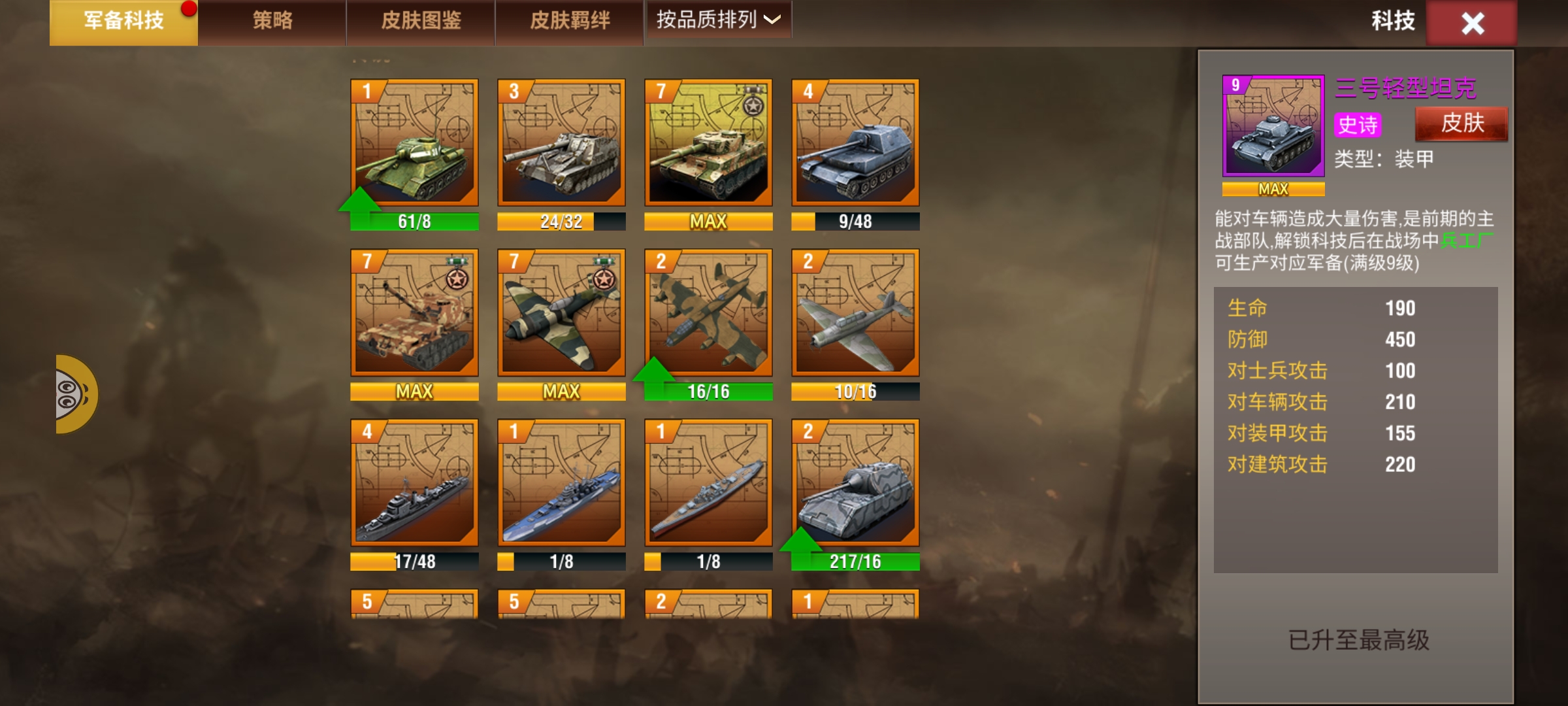Switch to the 军备科技 tab
This screenshot has width=1568, height=706.
[x=123, y=22]
